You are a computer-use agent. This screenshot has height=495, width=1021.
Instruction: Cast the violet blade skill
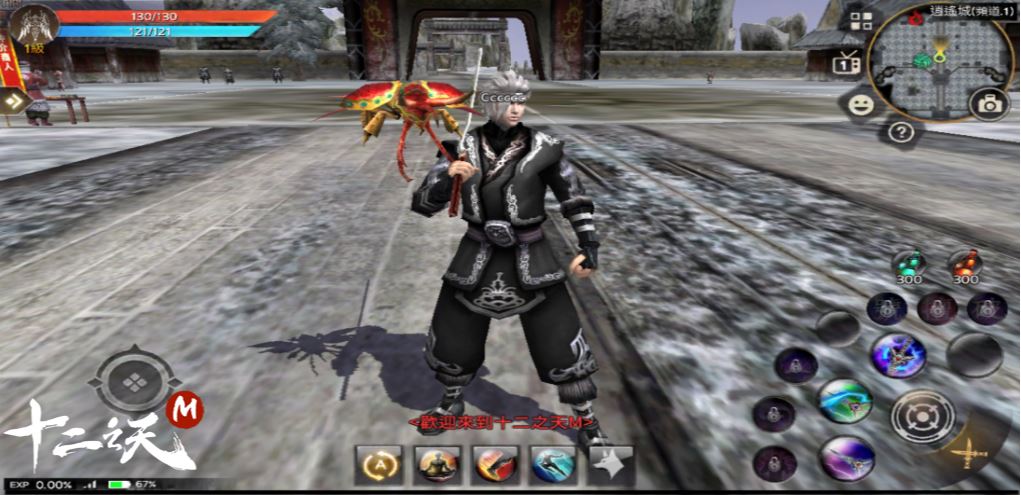click(x=845, y=458)
